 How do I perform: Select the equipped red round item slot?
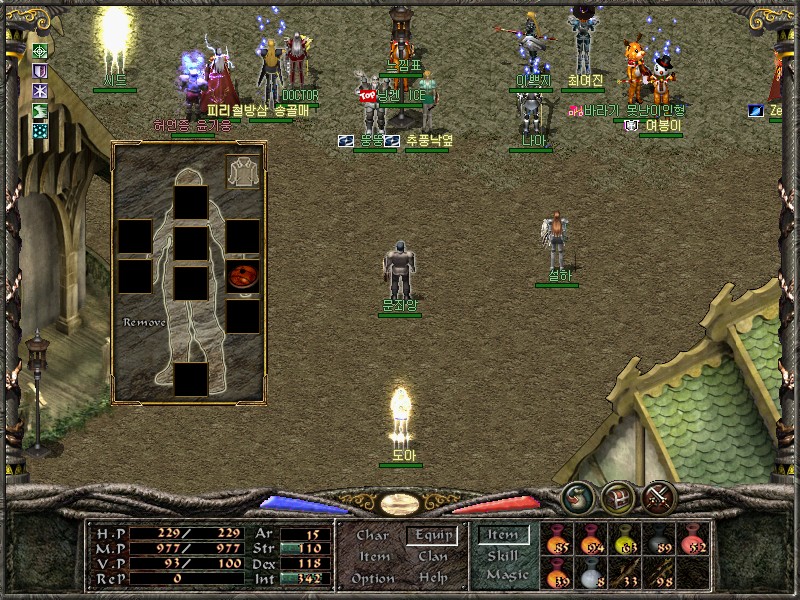tap(242, 276)
